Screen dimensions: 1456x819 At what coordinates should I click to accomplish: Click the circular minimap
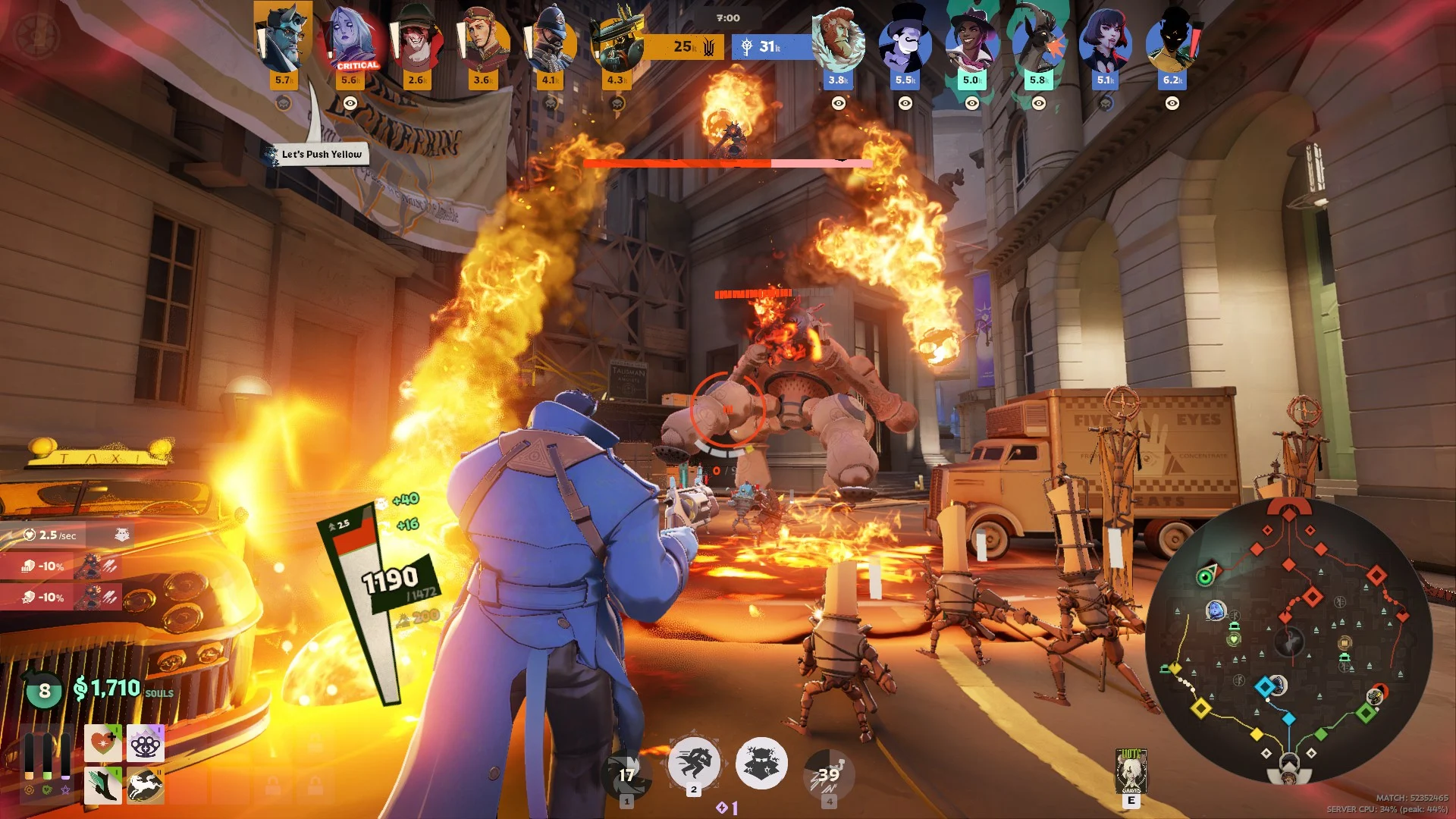tap(1288, 641)
